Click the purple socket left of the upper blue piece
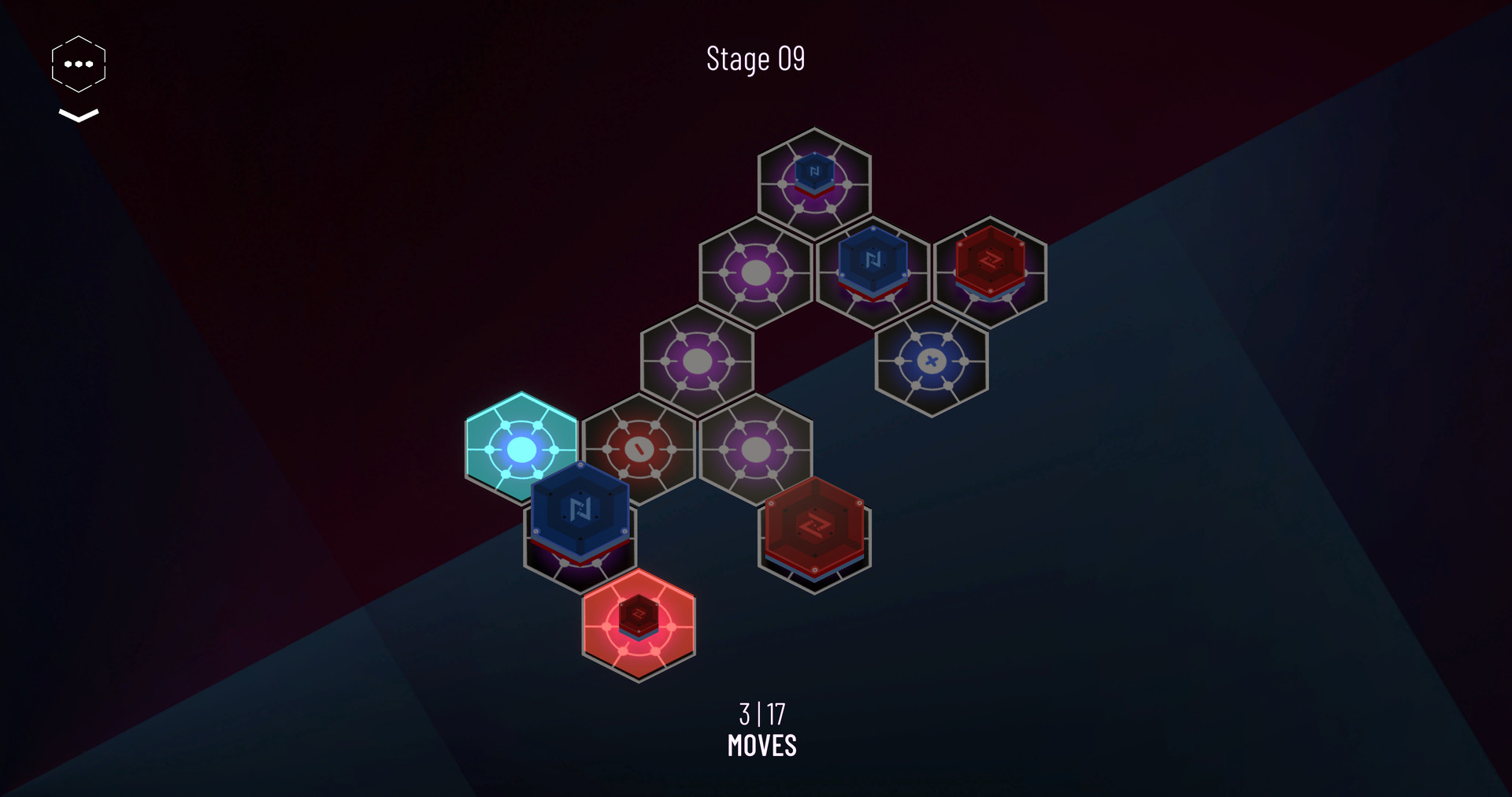 pyautogui.click(x=757, y=273)
